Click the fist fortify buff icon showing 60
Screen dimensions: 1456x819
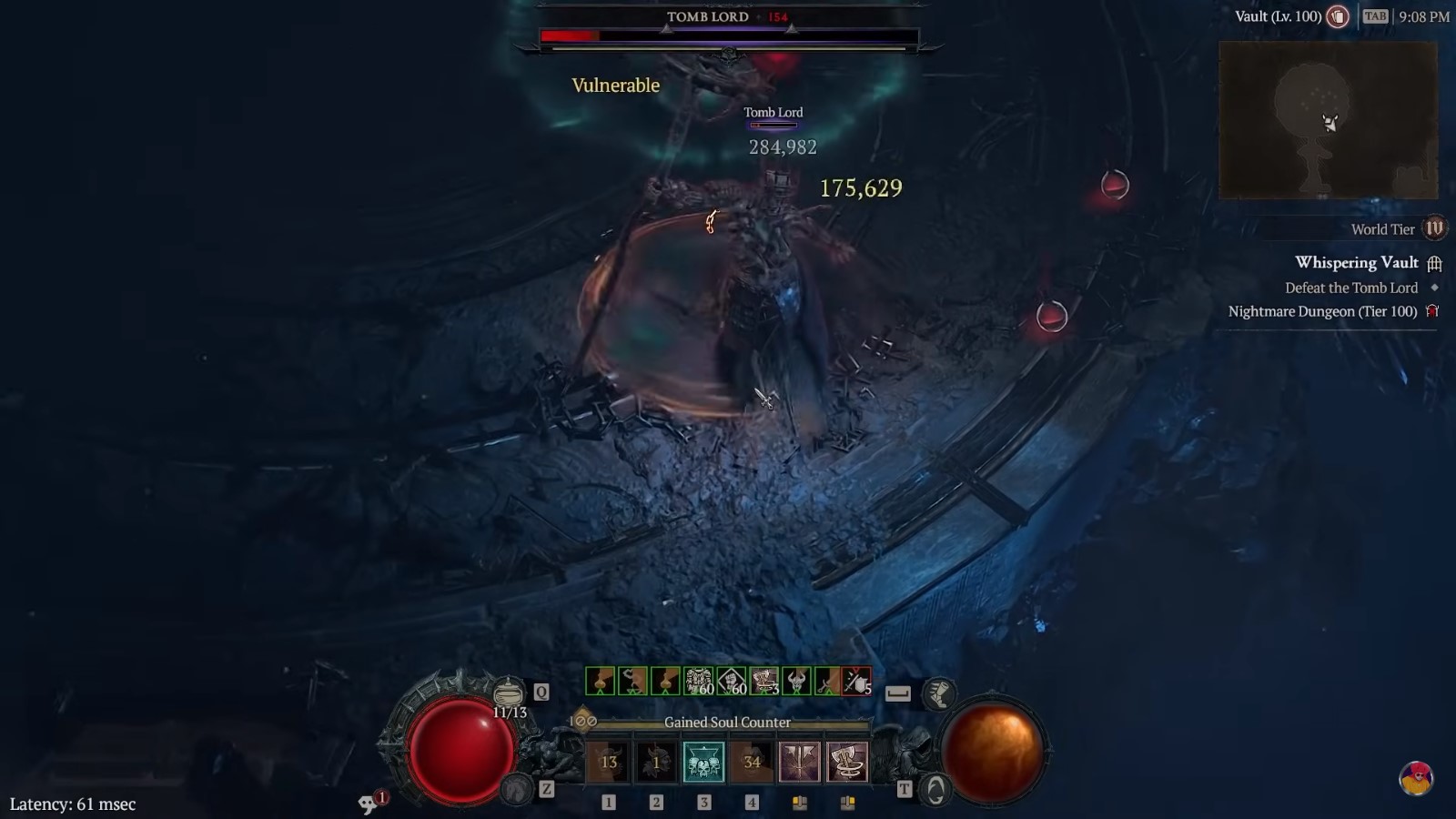click(731, 680)
